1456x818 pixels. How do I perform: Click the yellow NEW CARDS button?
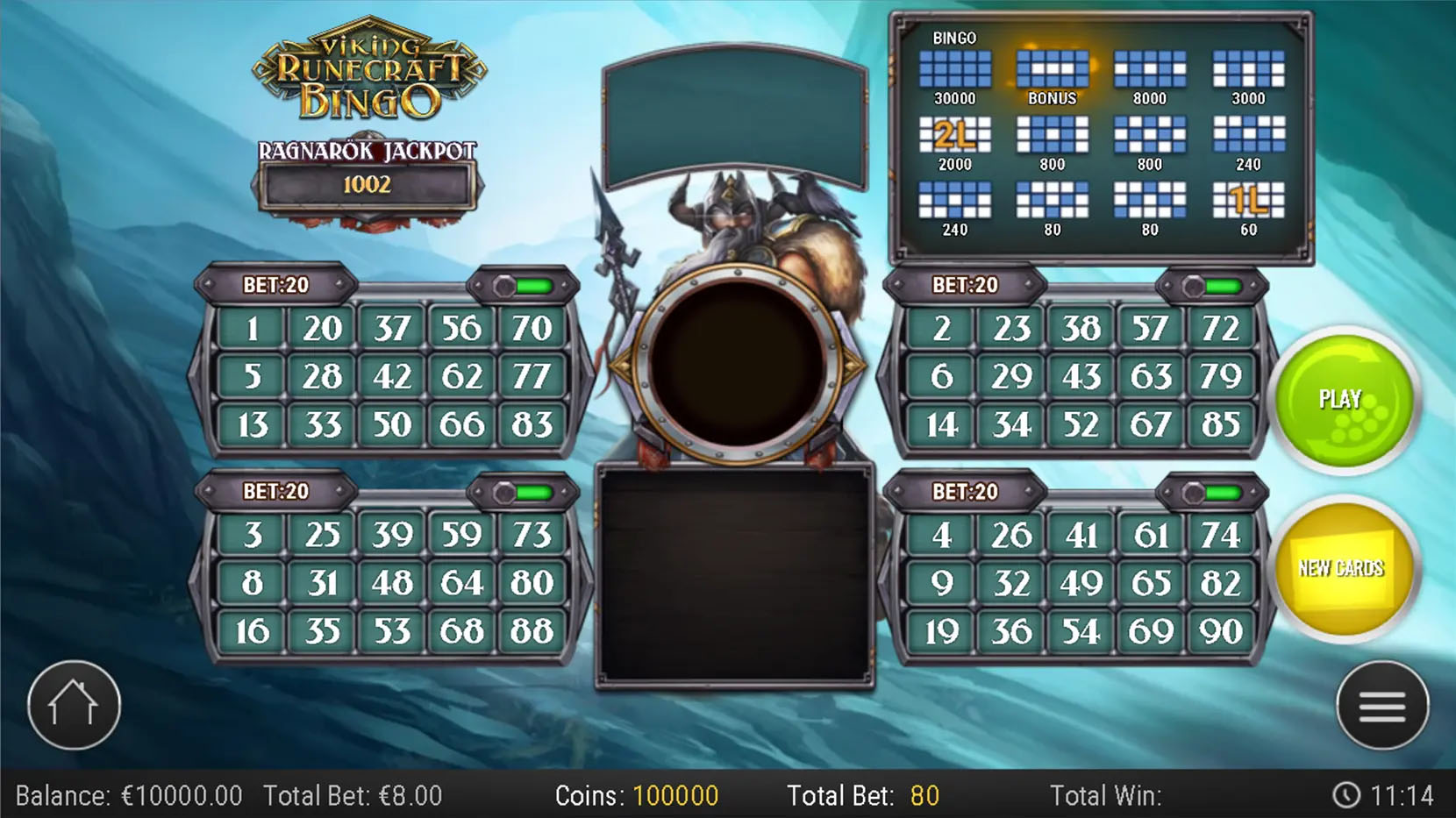1345,568
